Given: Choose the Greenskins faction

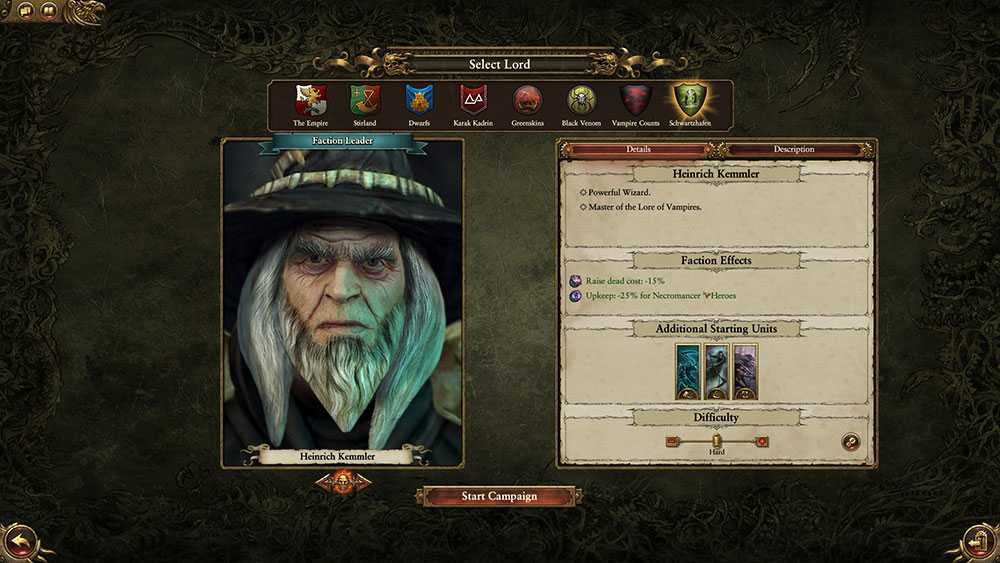Looking at the screenshot, I should pos(526,100).
